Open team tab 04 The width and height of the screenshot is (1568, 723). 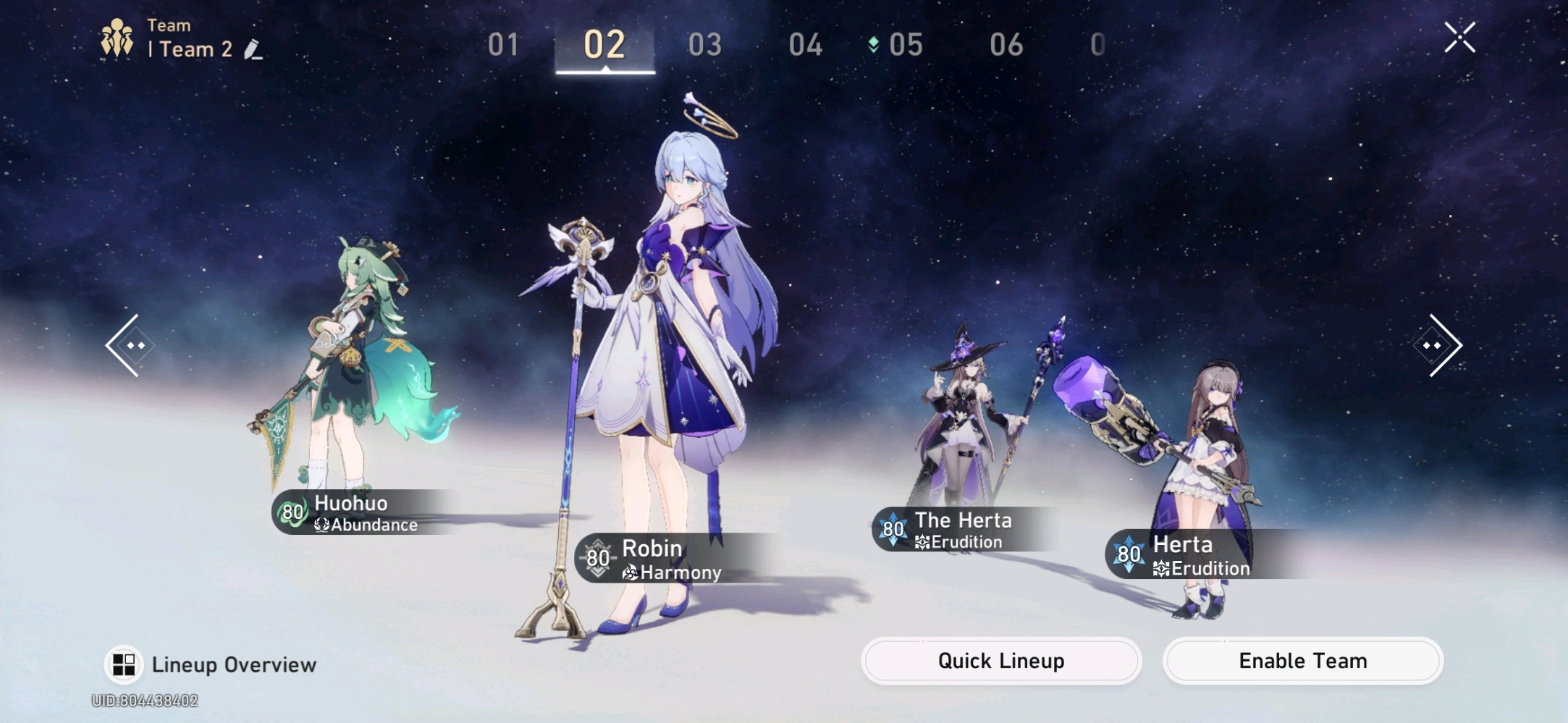tap(805, 45)
